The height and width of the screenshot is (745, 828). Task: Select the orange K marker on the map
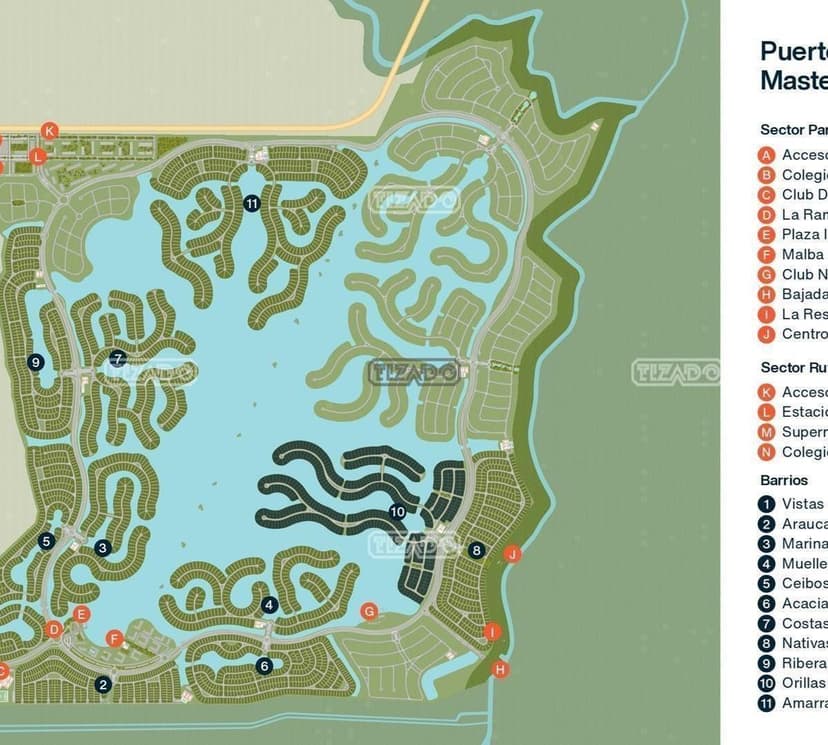pos(51,130)
